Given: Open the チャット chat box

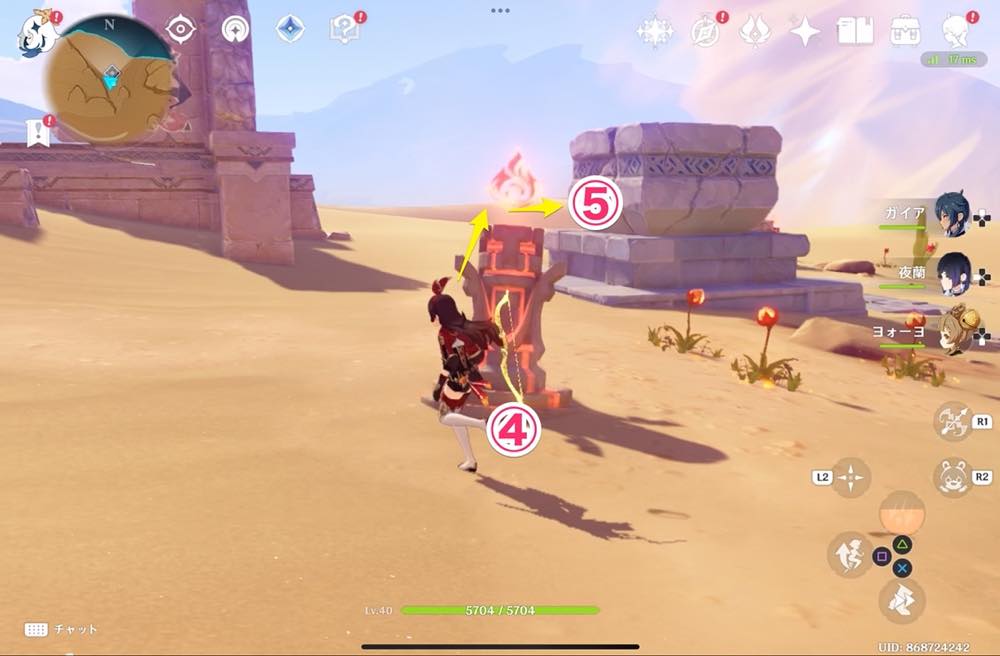Looking at the screenshot, I should click(62, 629).
